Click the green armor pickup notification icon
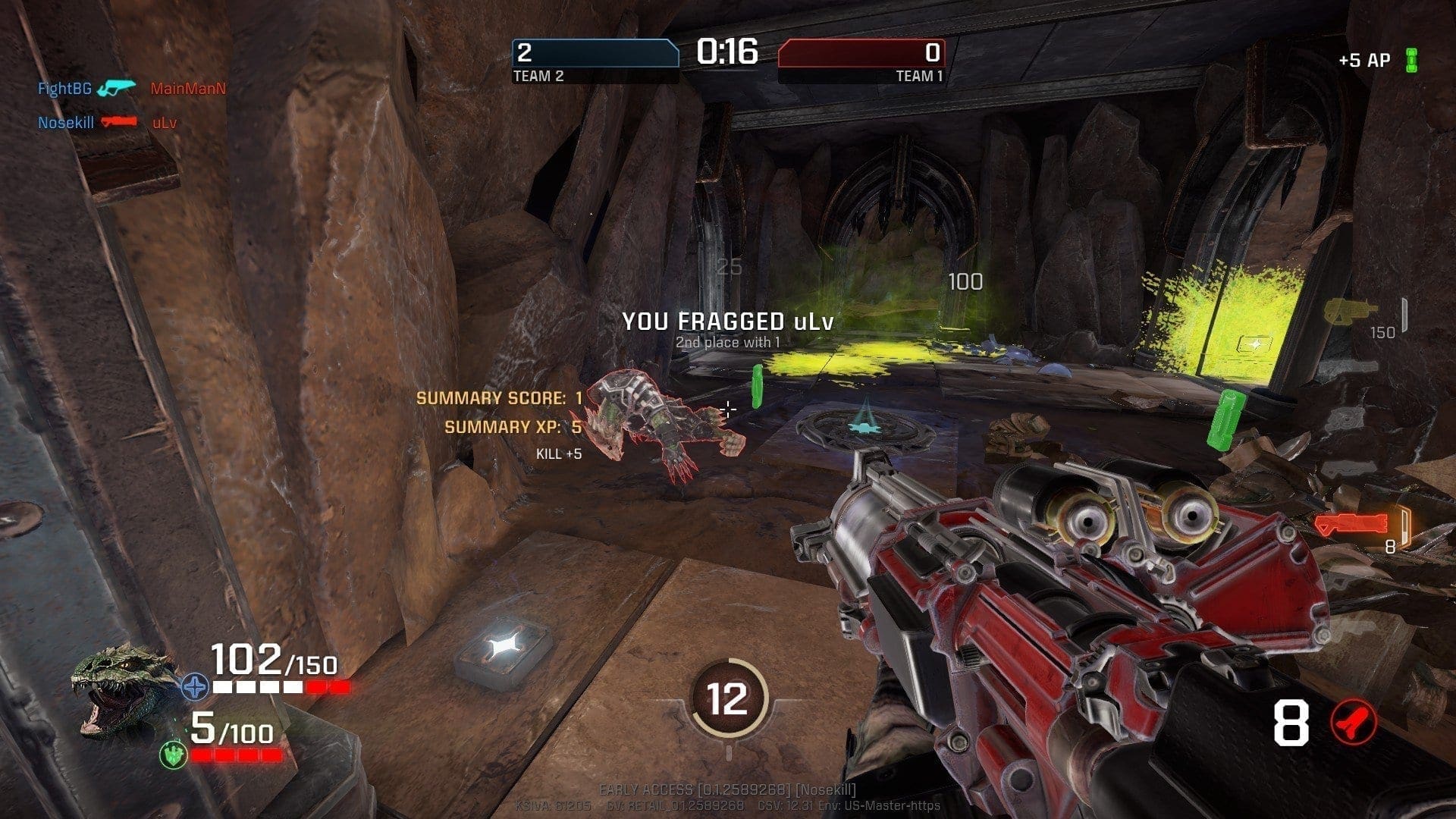The image size is (1456, 819). pyautogui.click(x=1411, y=60)
